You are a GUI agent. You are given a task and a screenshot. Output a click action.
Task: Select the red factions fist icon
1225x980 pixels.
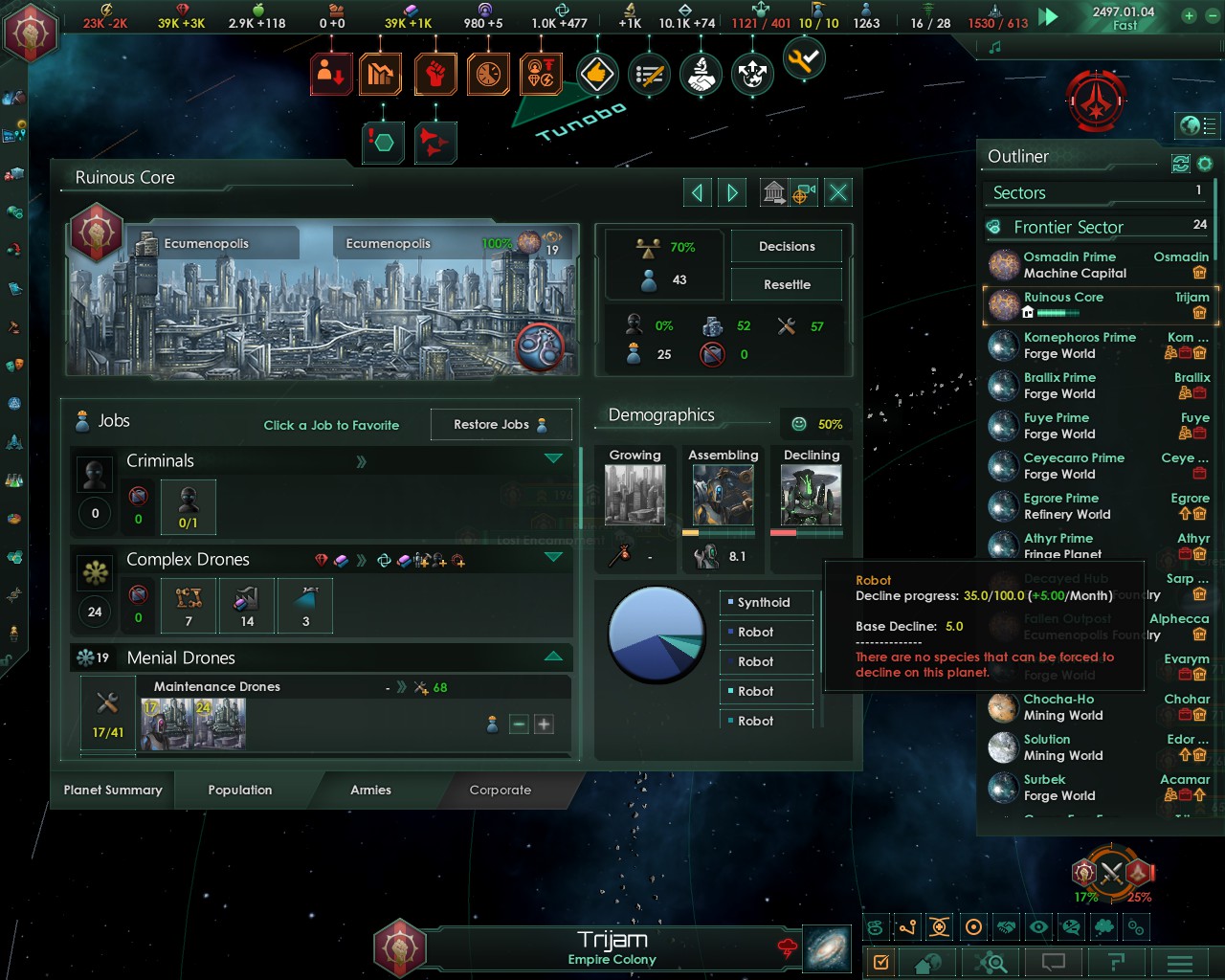pyautogui.click(x=435, y=74)
